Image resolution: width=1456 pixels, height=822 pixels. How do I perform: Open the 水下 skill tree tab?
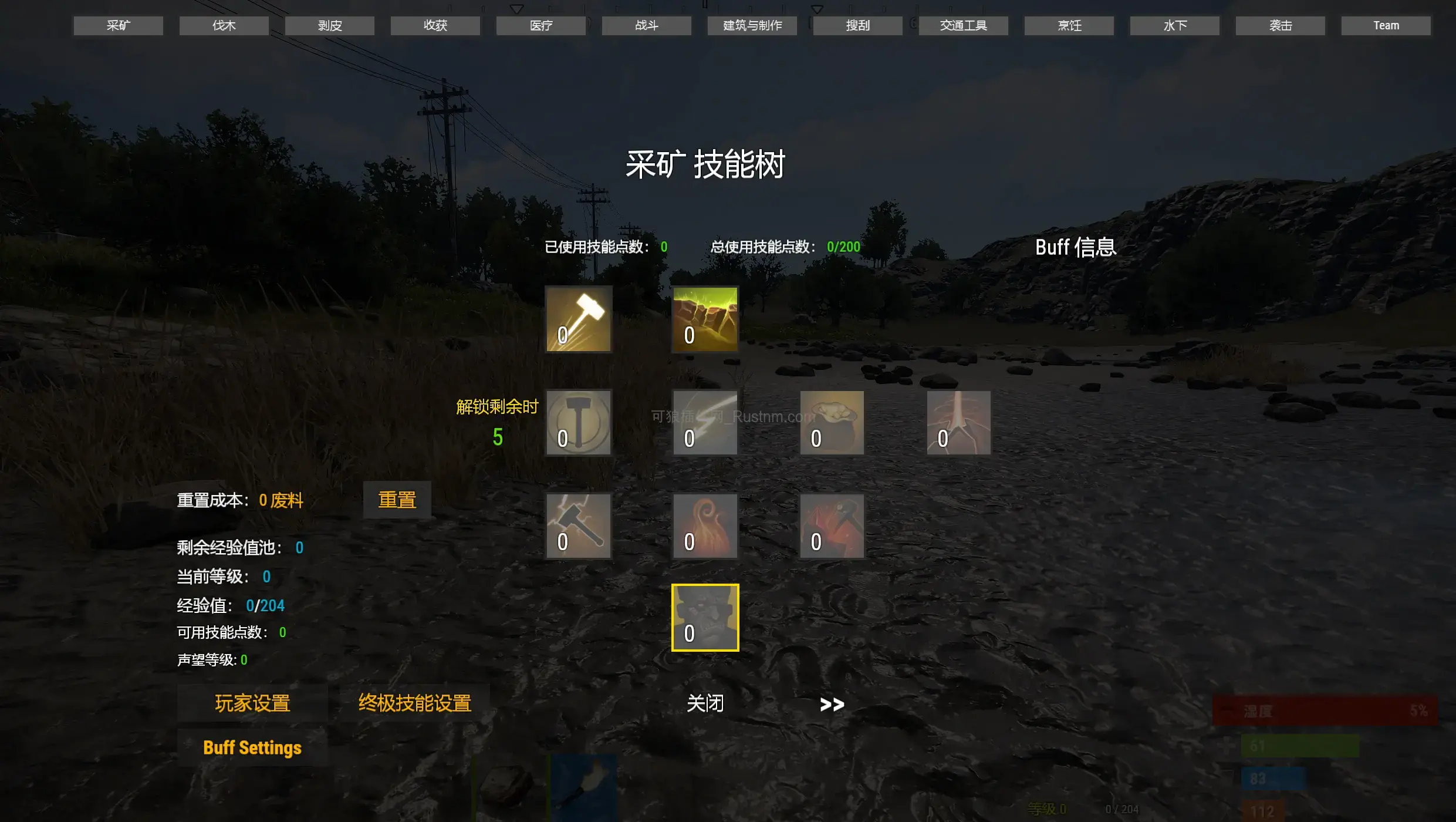1174,25
